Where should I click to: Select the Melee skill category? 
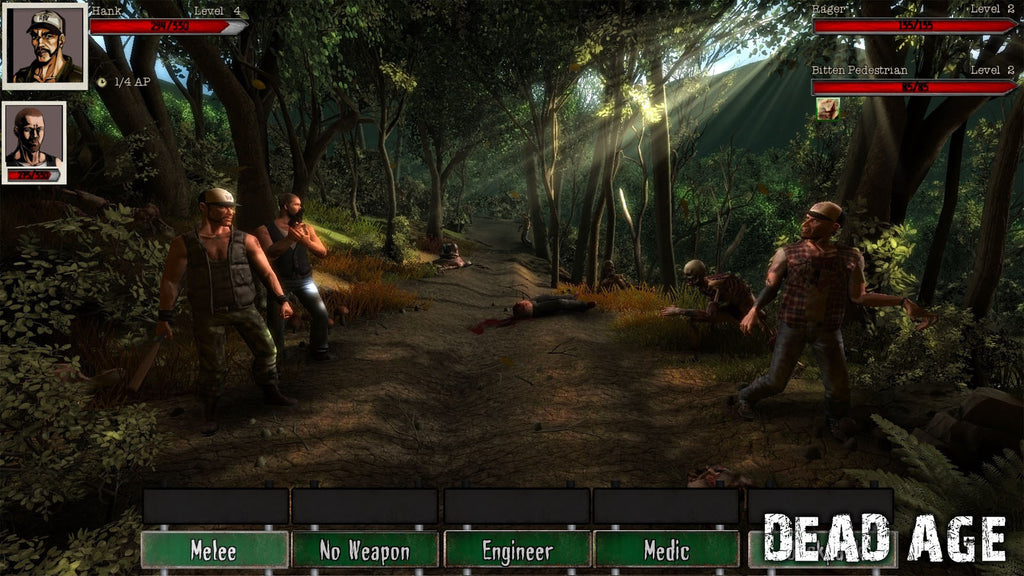(214, 550)
